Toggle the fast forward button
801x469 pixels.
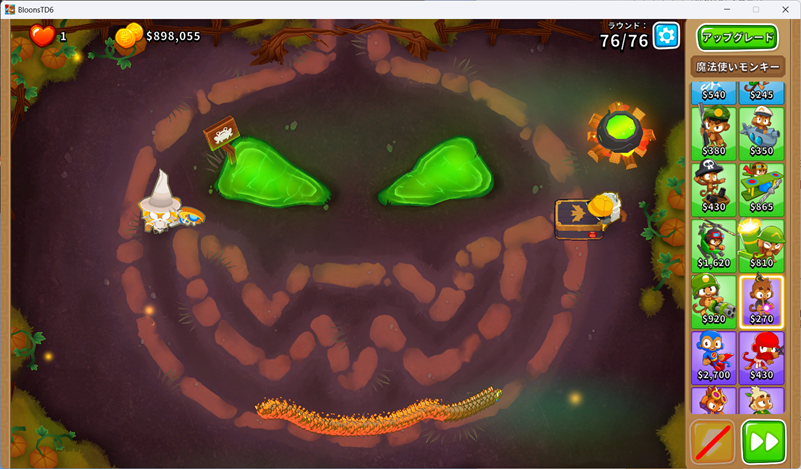tap(763, 441)
